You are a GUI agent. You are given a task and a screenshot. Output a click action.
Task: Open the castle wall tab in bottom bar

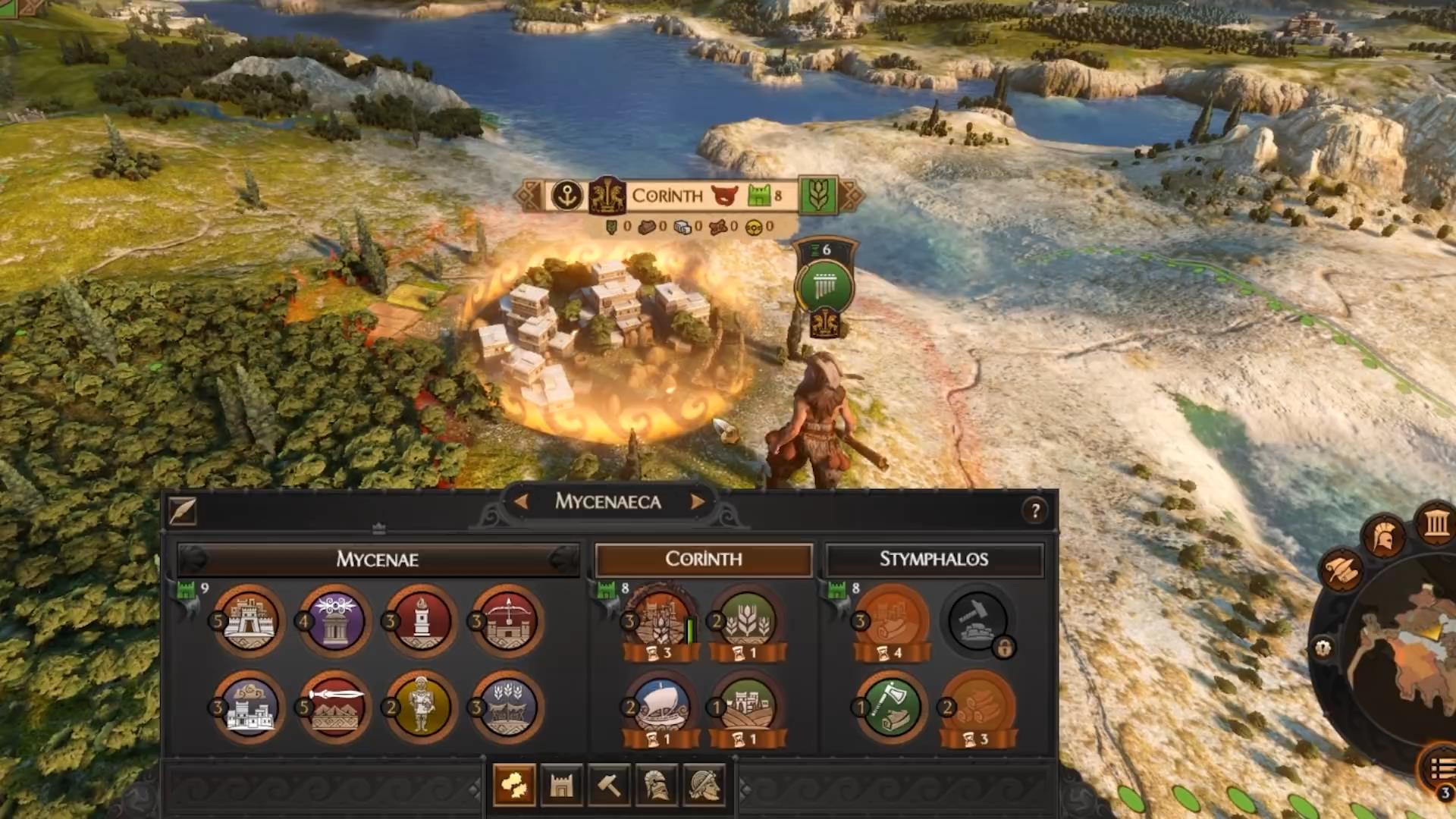click(561, 786)
